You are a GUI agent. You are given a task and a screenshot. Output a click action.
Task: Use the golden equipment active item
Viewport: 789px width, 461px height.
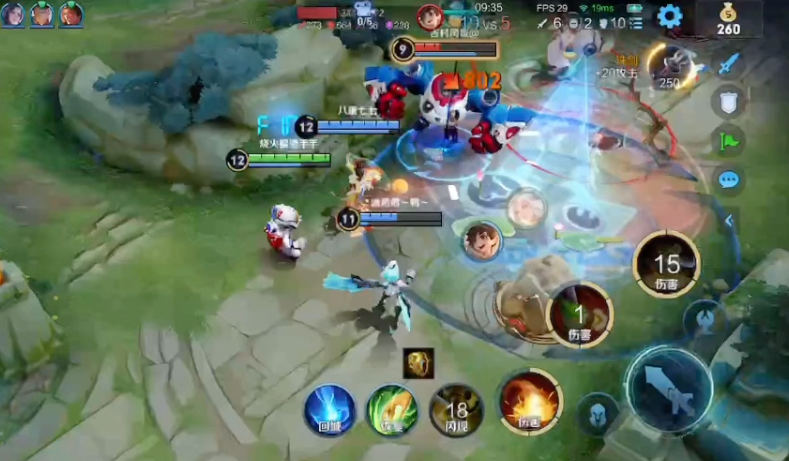(418, 363)
